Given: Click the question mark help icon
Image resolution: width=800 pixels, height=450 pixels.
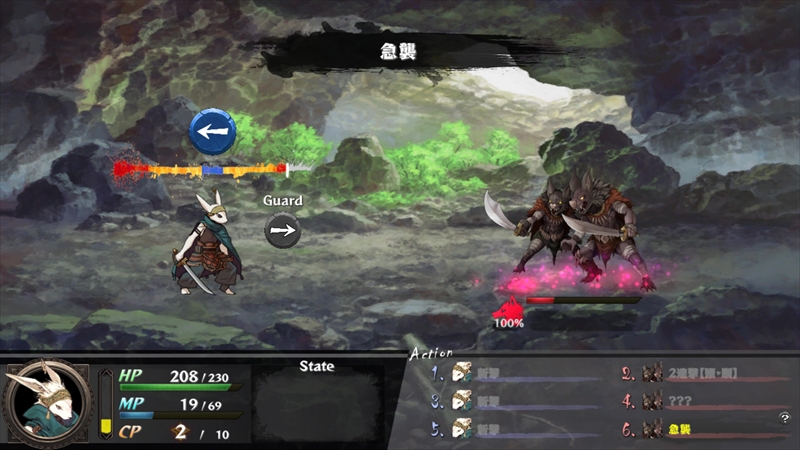Looking at the screenshot, I should pos(785,418).
